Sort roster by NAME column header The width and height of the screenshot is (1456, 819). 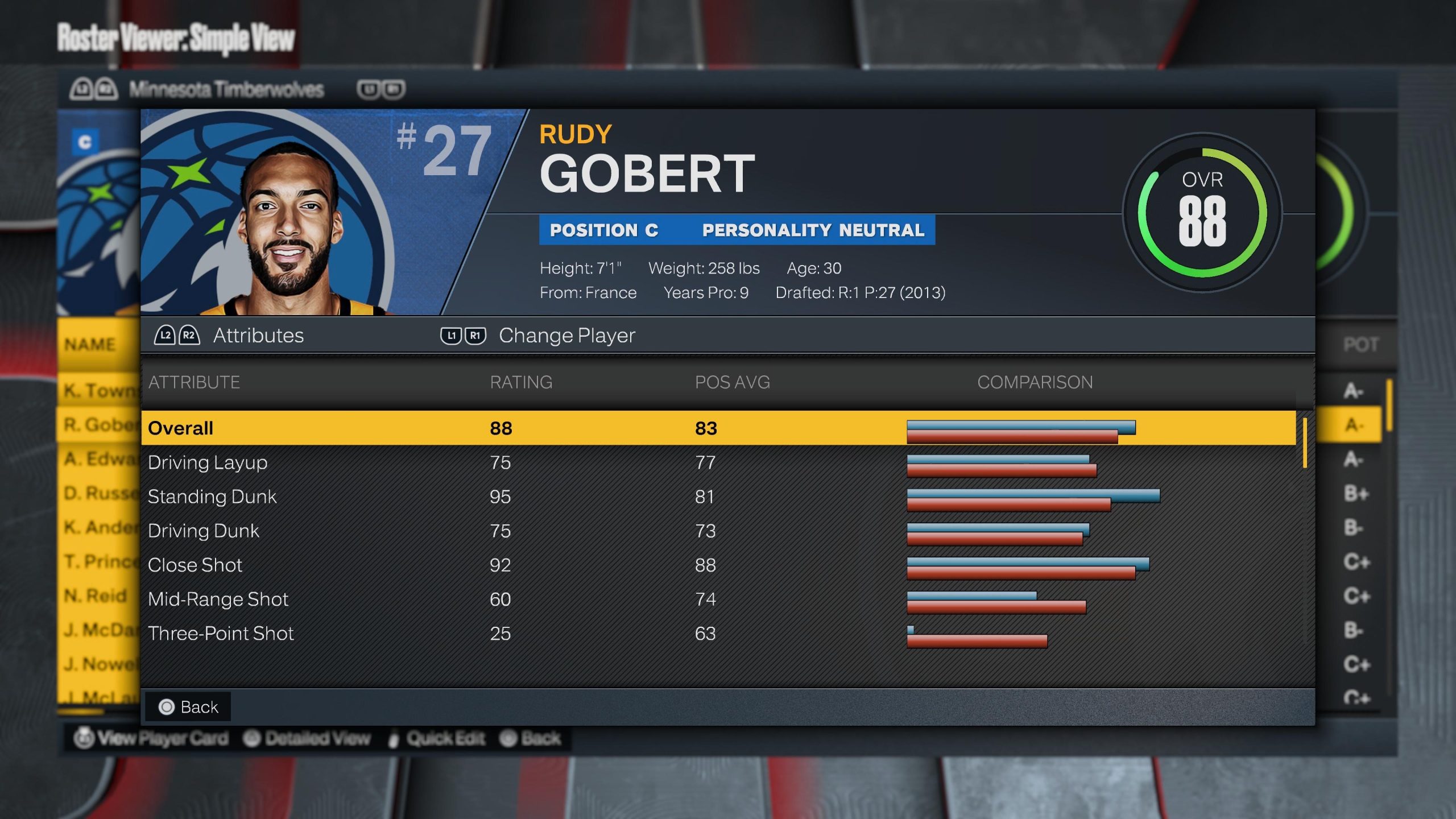point(90,344)
